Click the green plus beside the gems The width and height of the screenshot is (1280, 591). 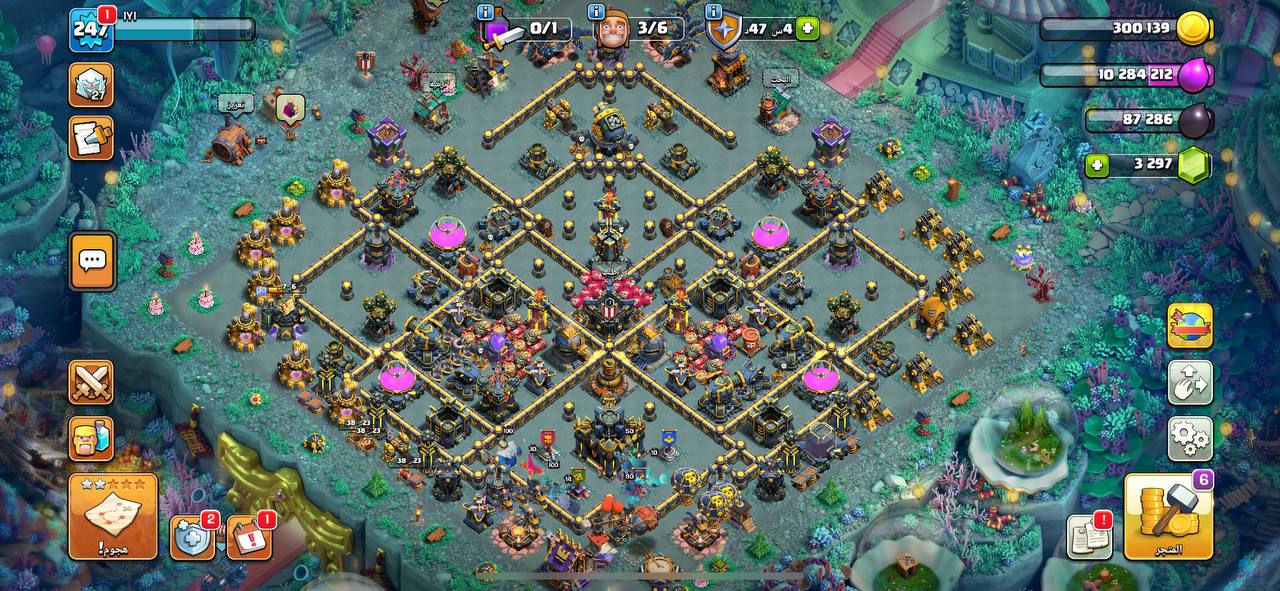[1097, 164]
